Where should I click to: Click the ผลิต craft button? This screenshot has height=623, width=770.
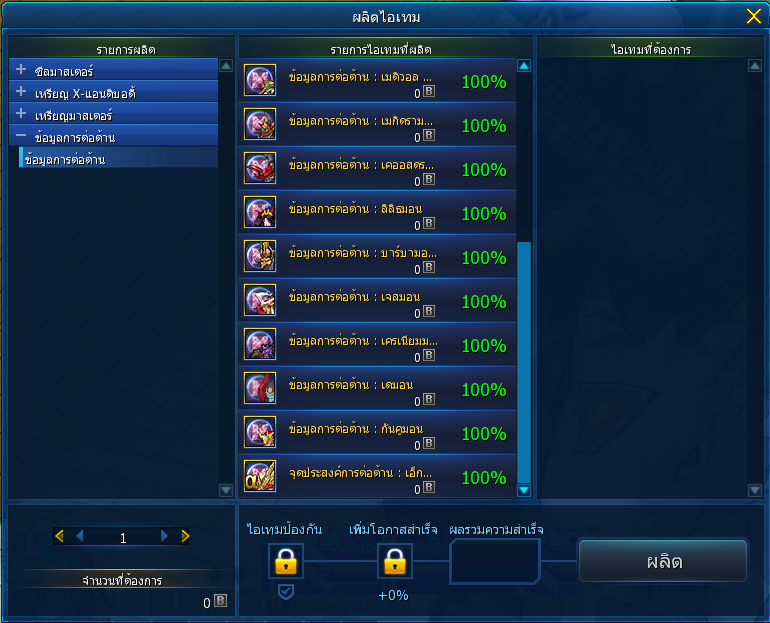[663, 561]
